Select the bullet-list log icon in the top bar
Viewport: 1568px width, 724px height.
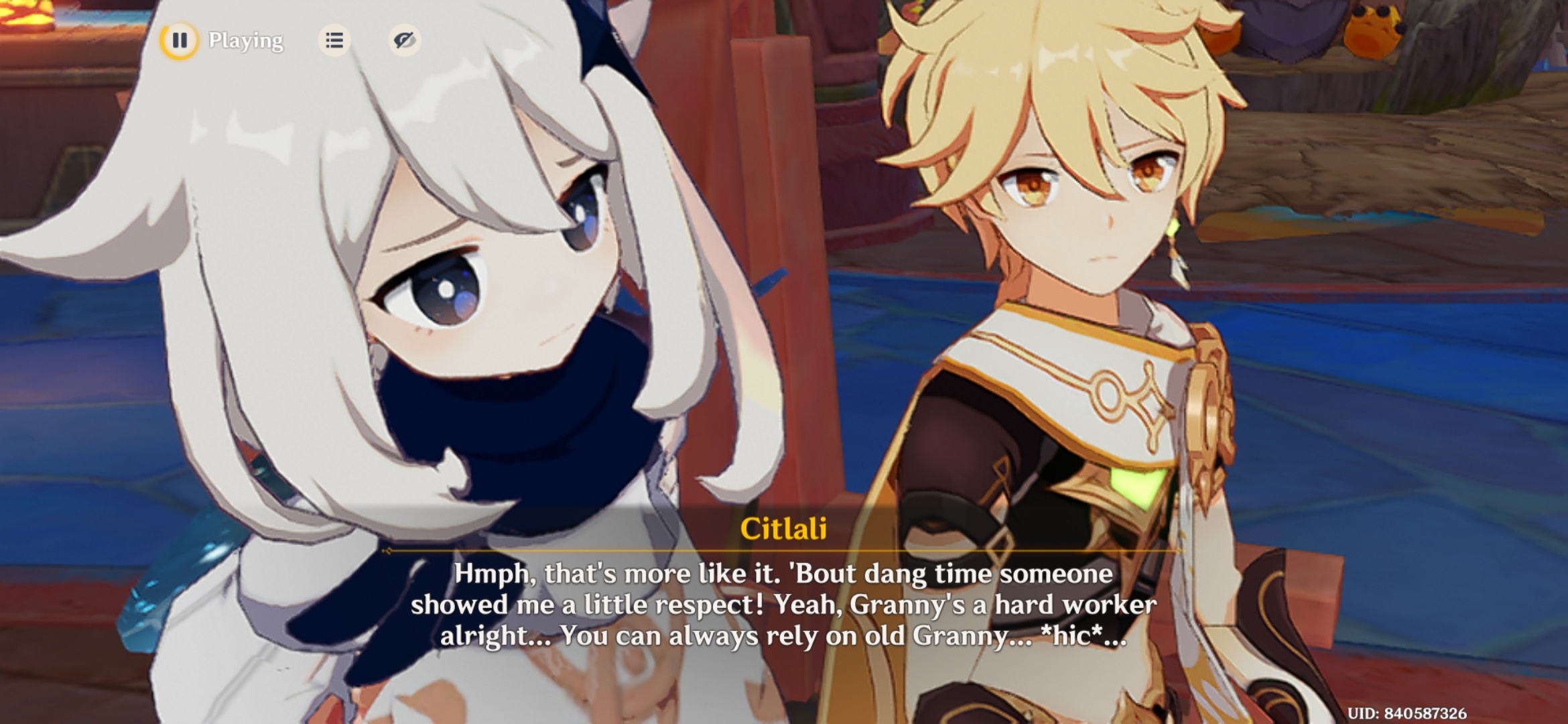coord(335,42)
